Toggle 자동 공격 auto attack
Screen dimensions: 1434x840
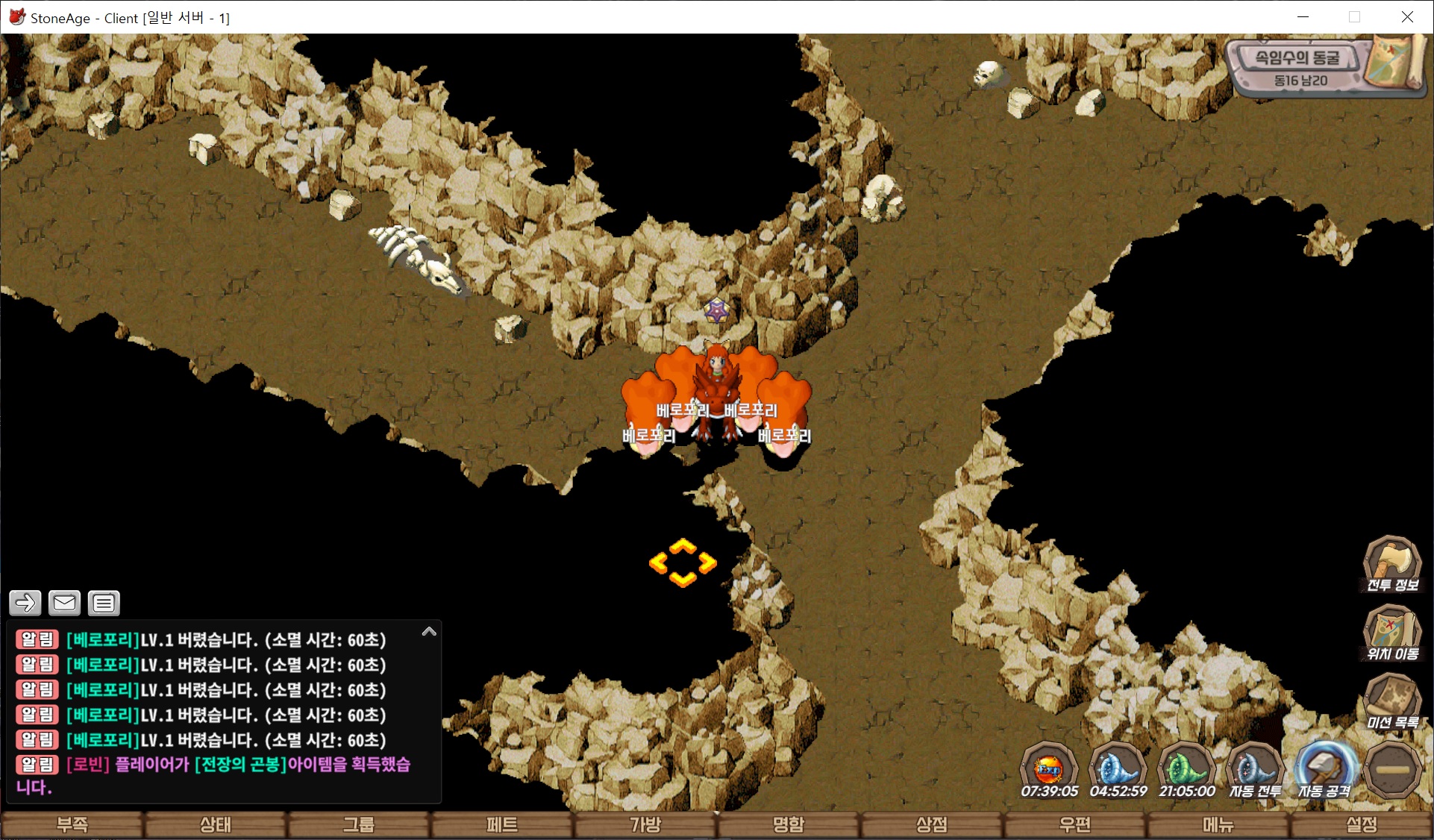click(x=1324, y=770)
